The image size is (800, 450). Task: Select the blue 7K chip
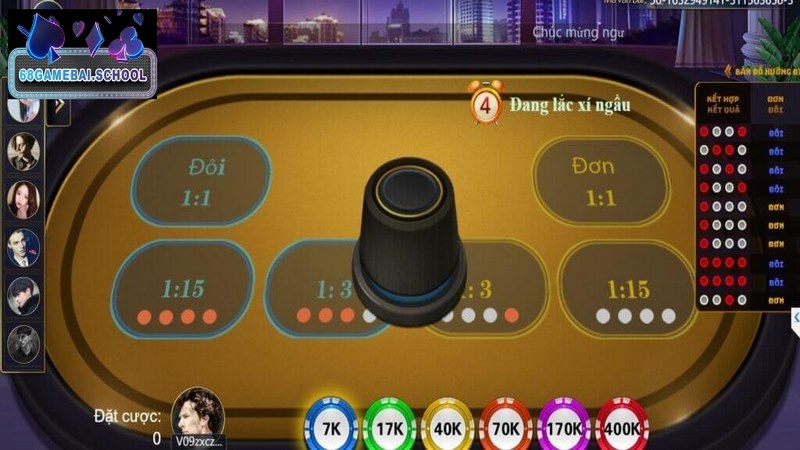[x=330, y=426]
